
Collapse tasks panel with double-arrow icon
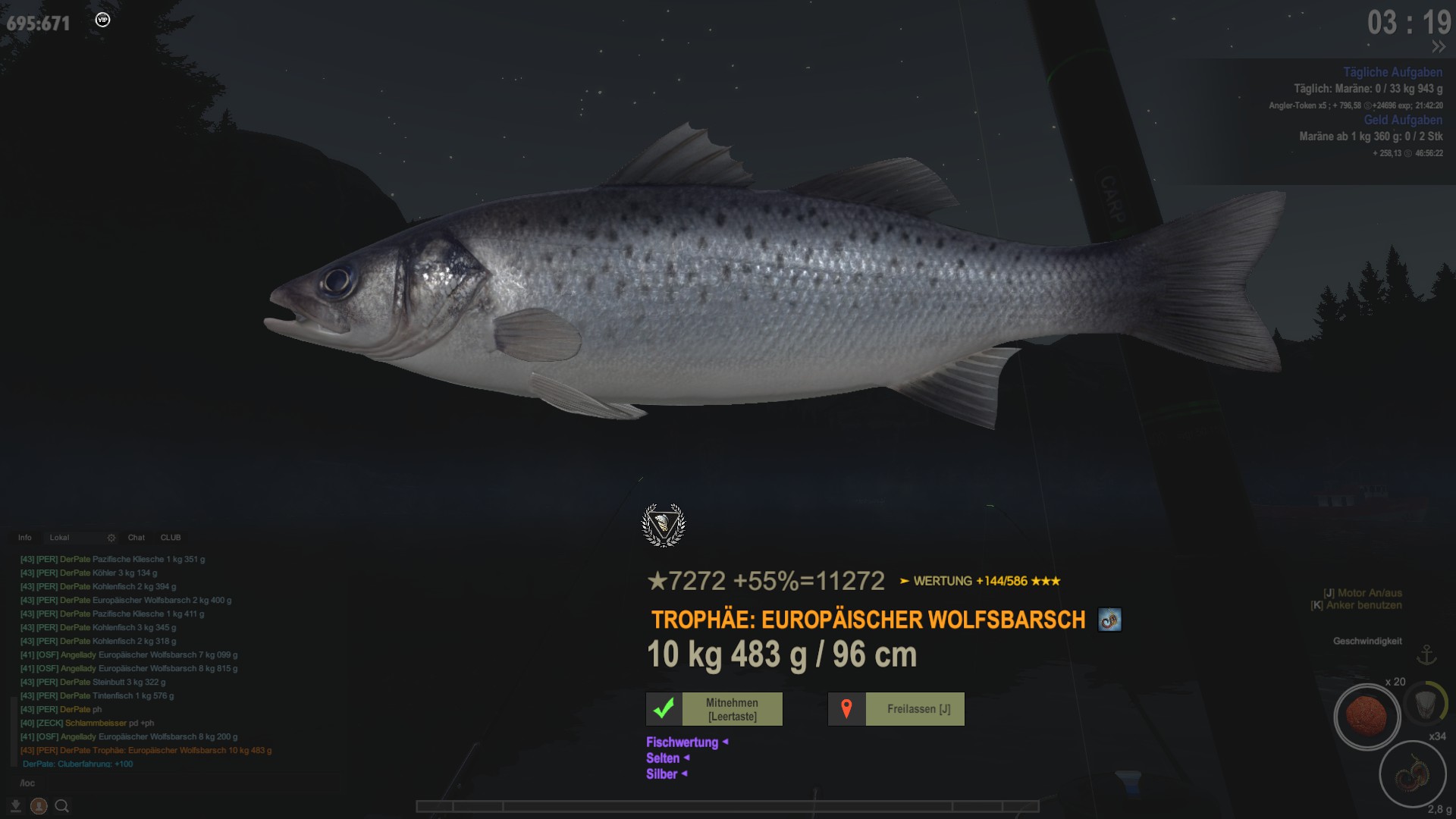pos(1438,47)
